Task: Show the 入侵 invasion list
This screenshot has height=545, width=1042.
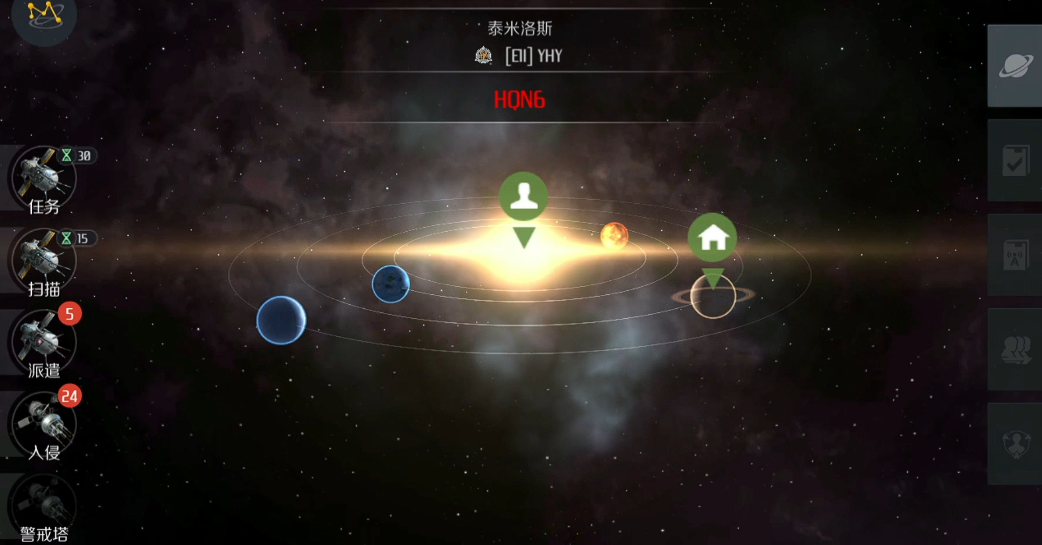Action: [x=43, y=424]
